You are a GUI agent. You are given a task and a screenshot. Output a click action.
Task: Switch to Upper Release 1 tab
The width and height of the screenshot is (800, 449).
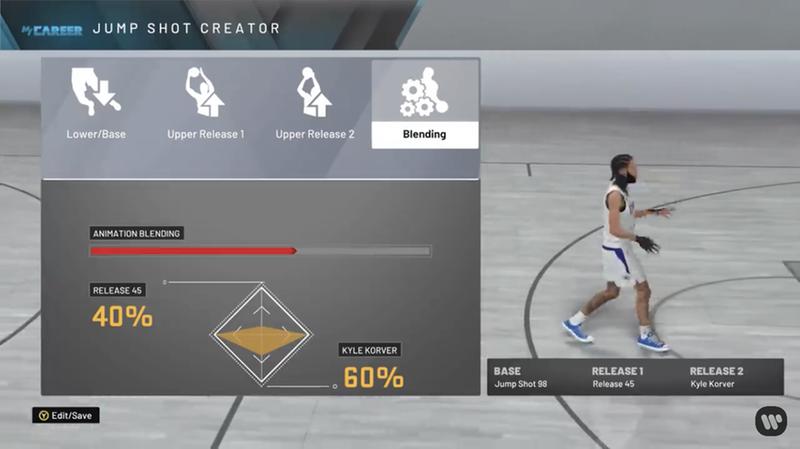click(x=205, y=105)
